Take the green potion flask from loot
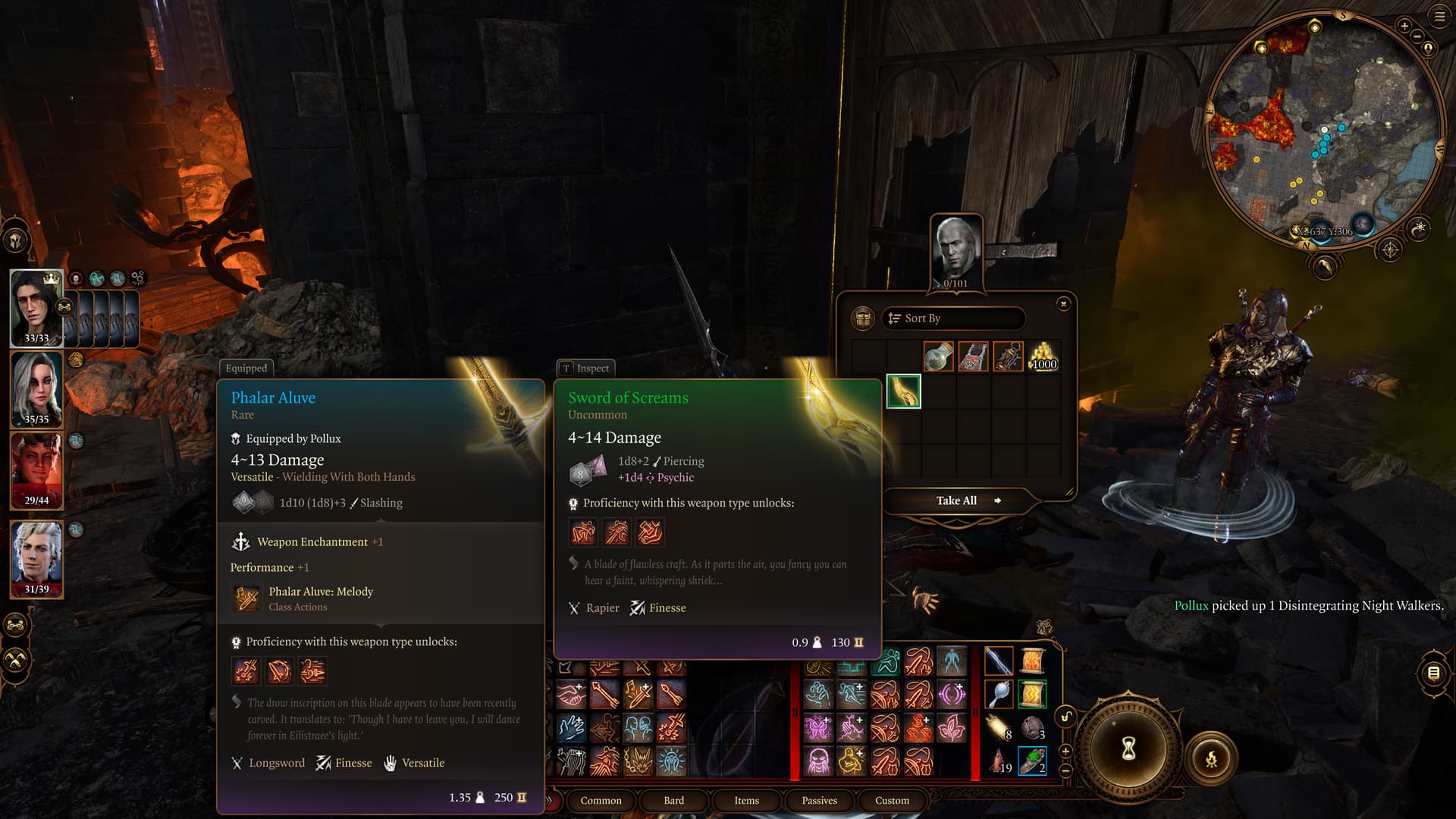 pyautogui.click(x=938, y=356)
